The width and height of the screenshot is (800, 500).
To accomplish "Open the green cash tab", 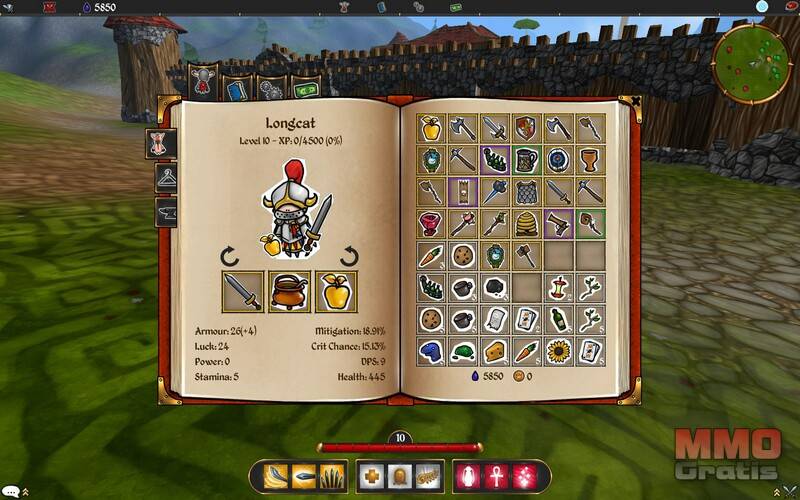I will (303, 87).
